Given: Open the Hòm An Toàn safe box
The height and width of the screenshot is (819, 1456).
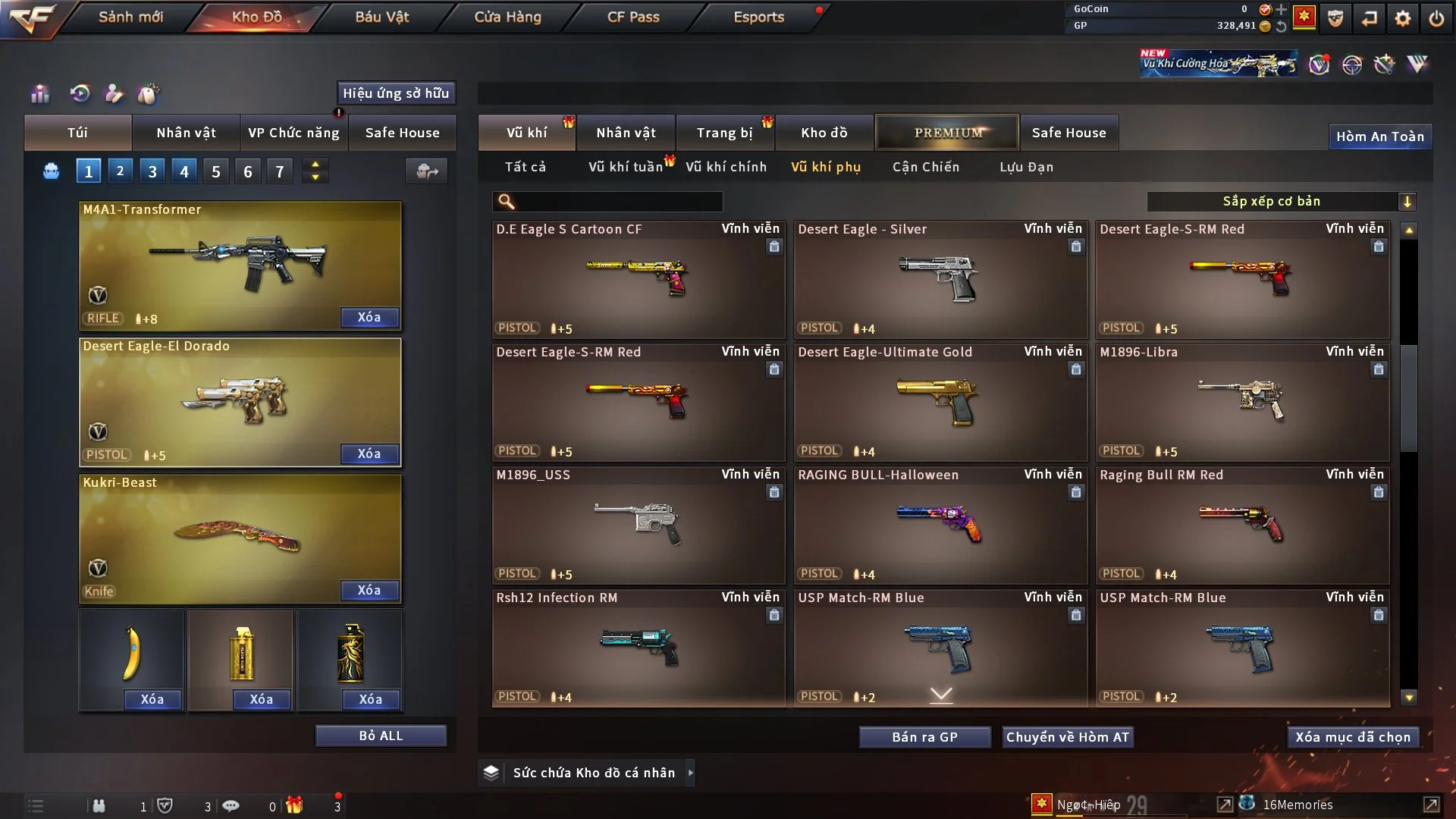Looking at the screenshot, I should click(x=1379, y=136).
